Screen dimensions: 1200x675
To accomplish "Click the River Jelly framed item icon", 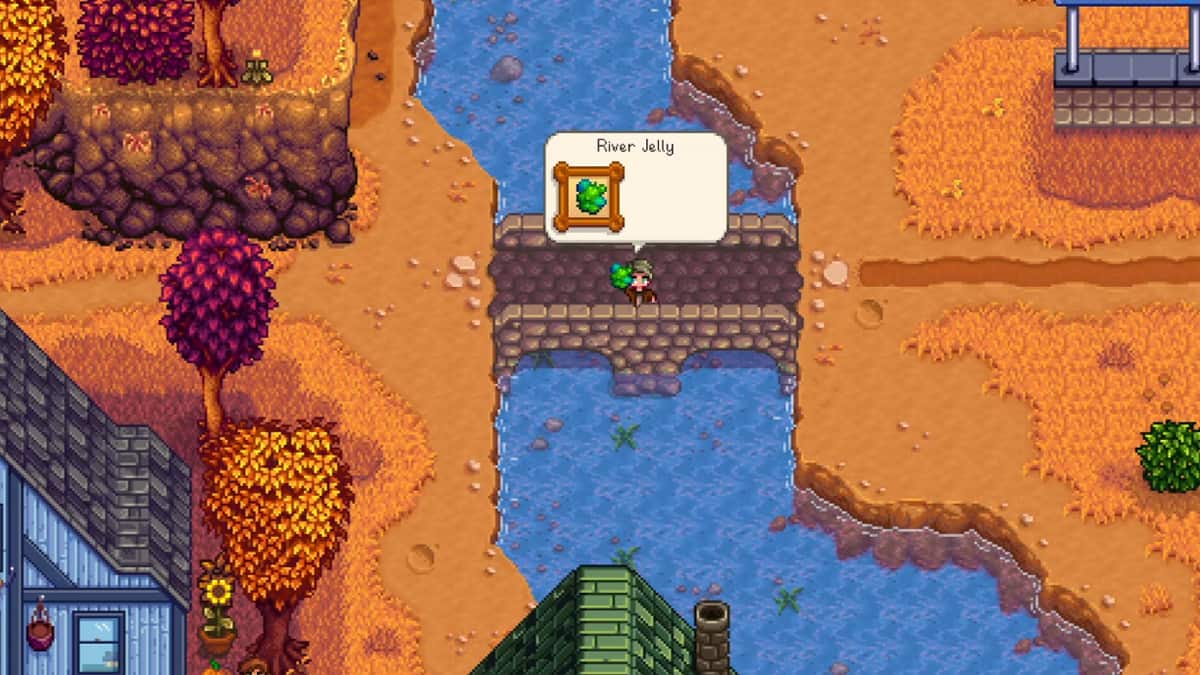I will (588, 196).
